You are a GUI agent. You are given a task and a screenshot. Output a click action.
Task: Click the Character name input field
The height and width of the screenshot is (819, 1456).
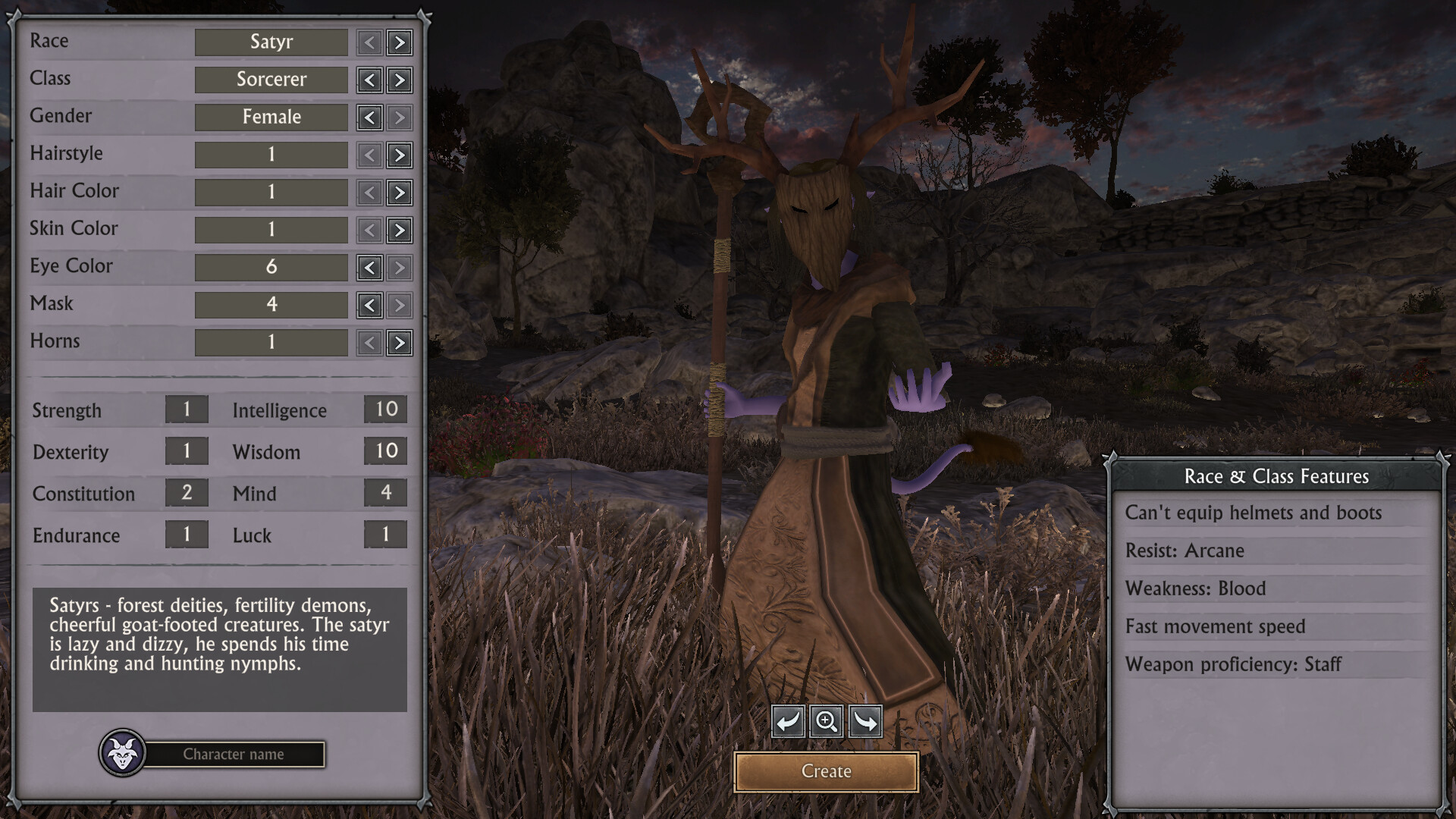coord(234,755)
